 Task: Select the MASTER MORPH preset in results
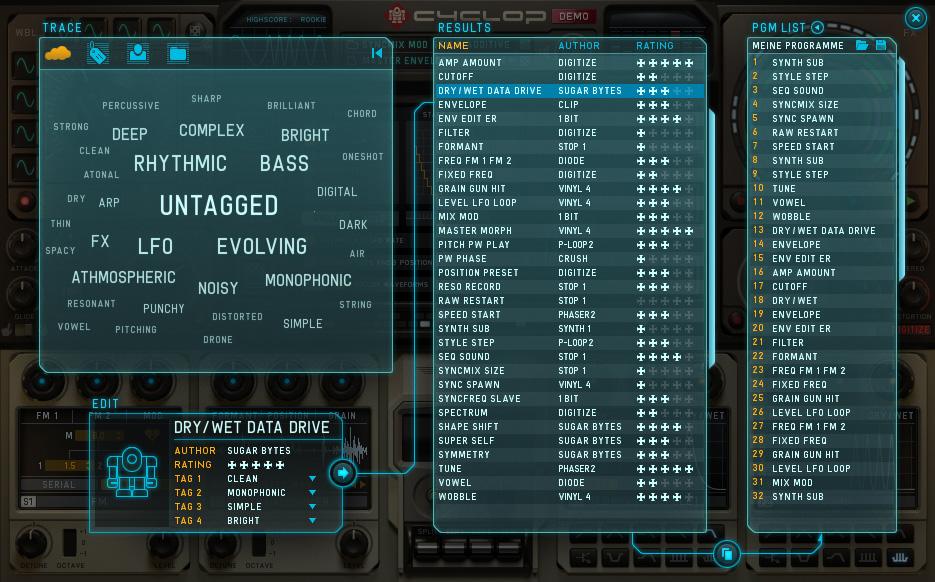click(x=475, y=231)
